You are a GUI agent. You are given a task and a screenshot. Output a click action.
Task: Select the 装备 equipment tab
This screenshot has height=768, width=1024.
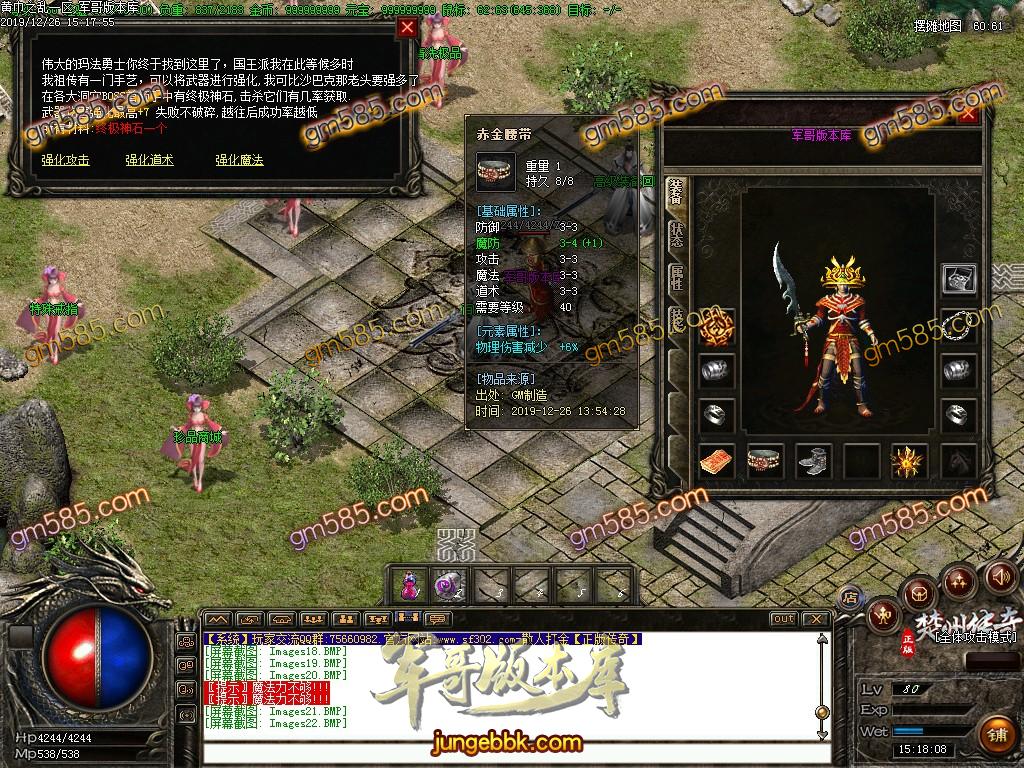(x=676, y=190)
